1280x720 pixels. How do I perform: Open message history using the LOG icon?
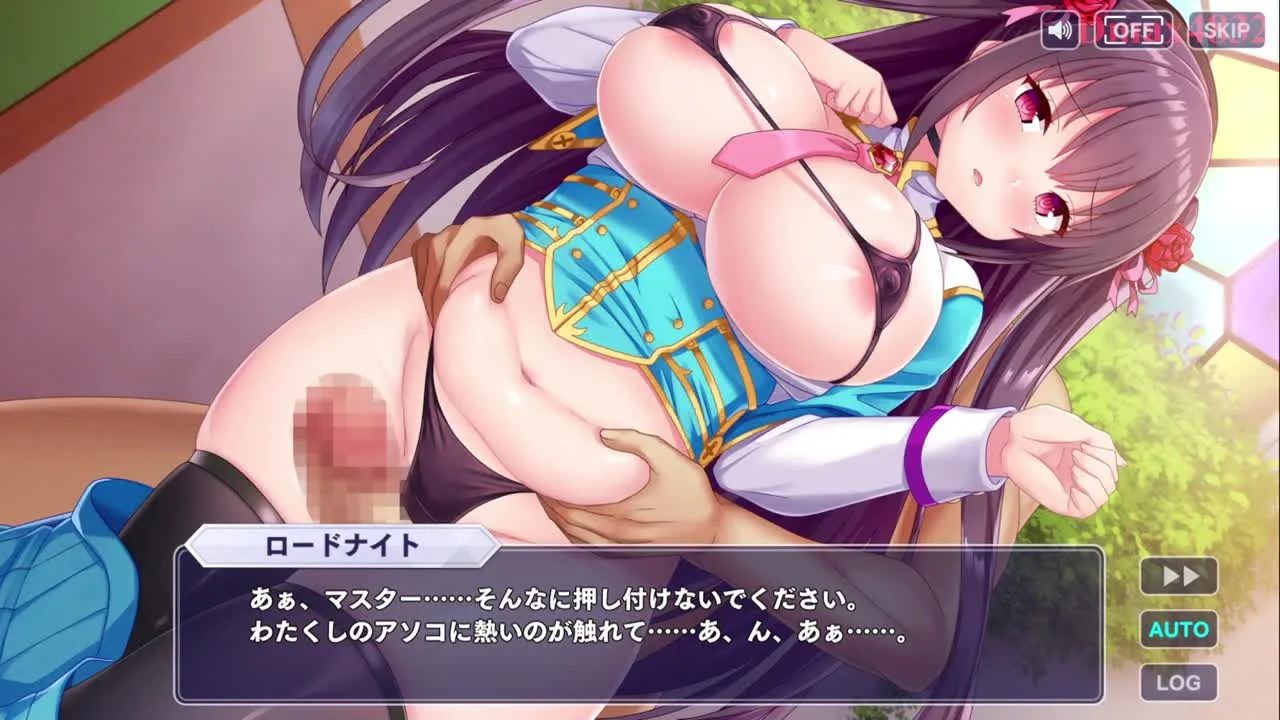(x=1178, y=682)
